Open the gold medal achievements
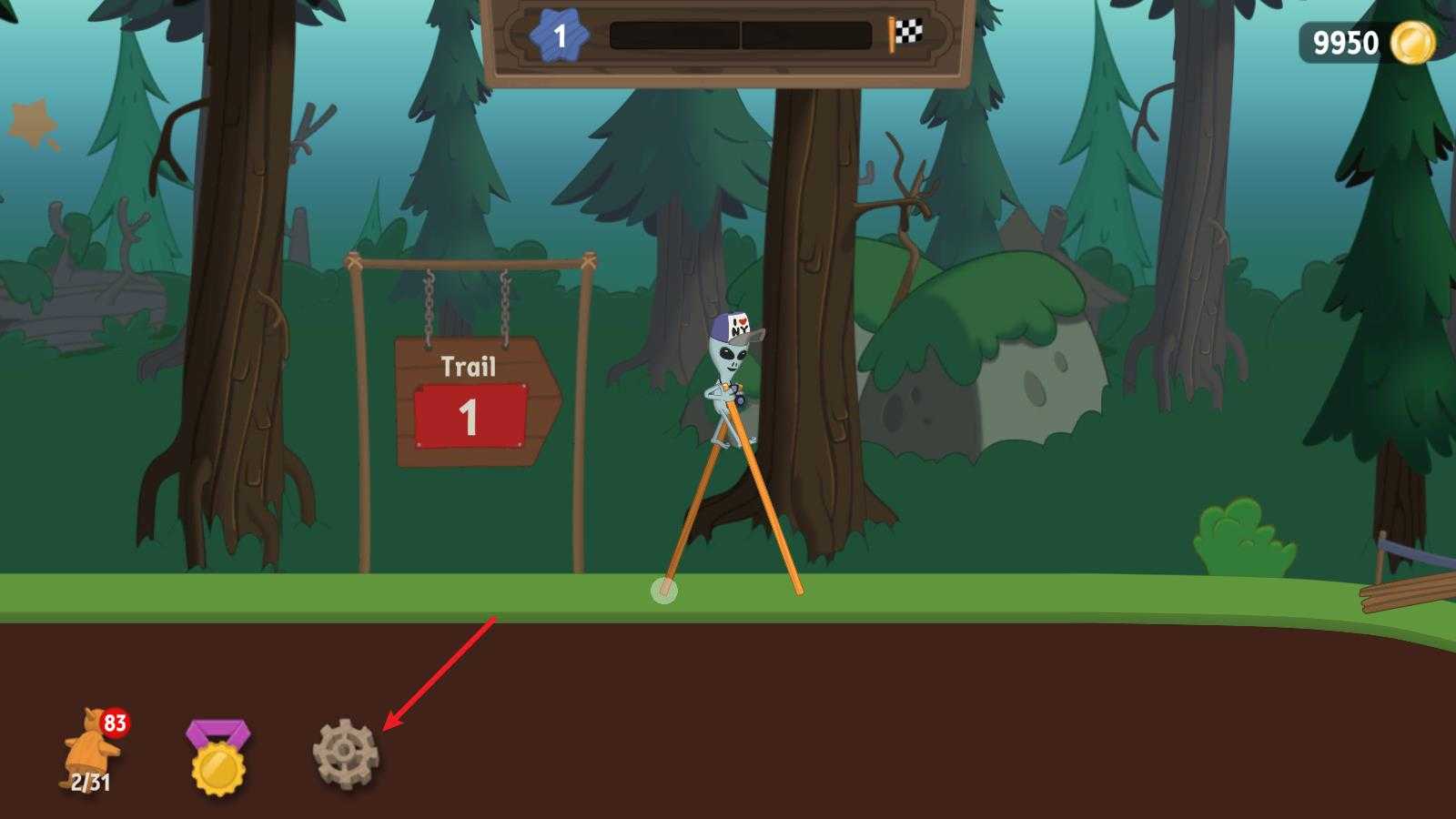The height and width of the screenshot is (819, 1456). pyautogui.click(x=217, y=757)
